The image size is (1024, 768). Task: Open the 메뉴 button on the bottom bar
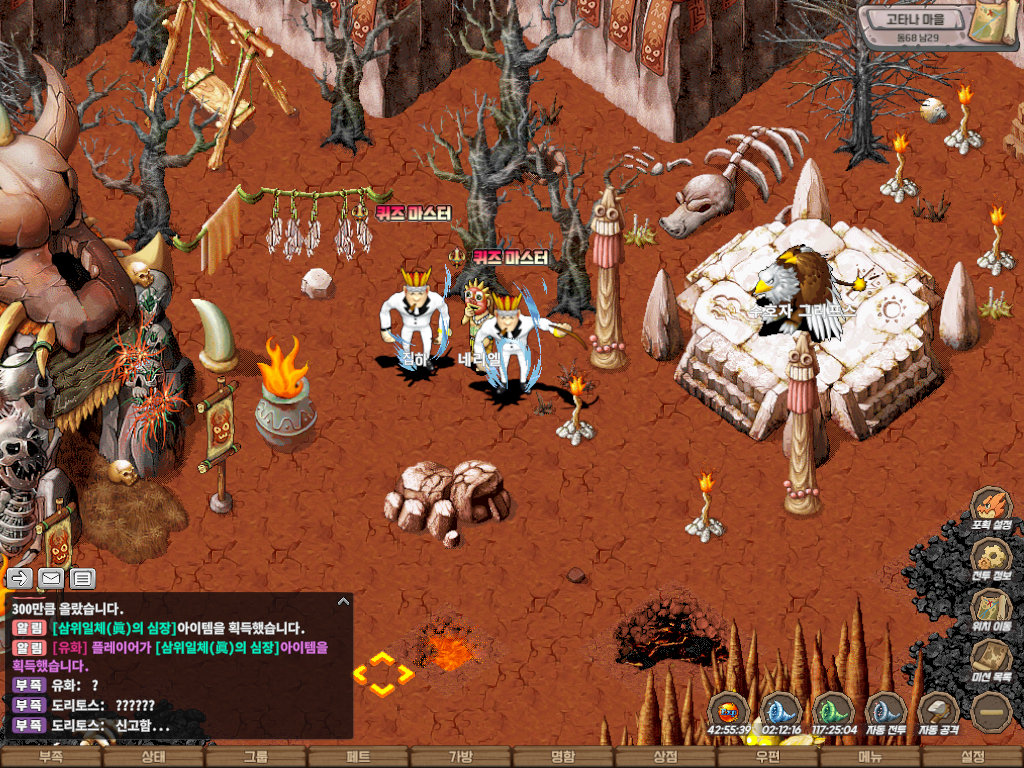(x=870, y=757)
